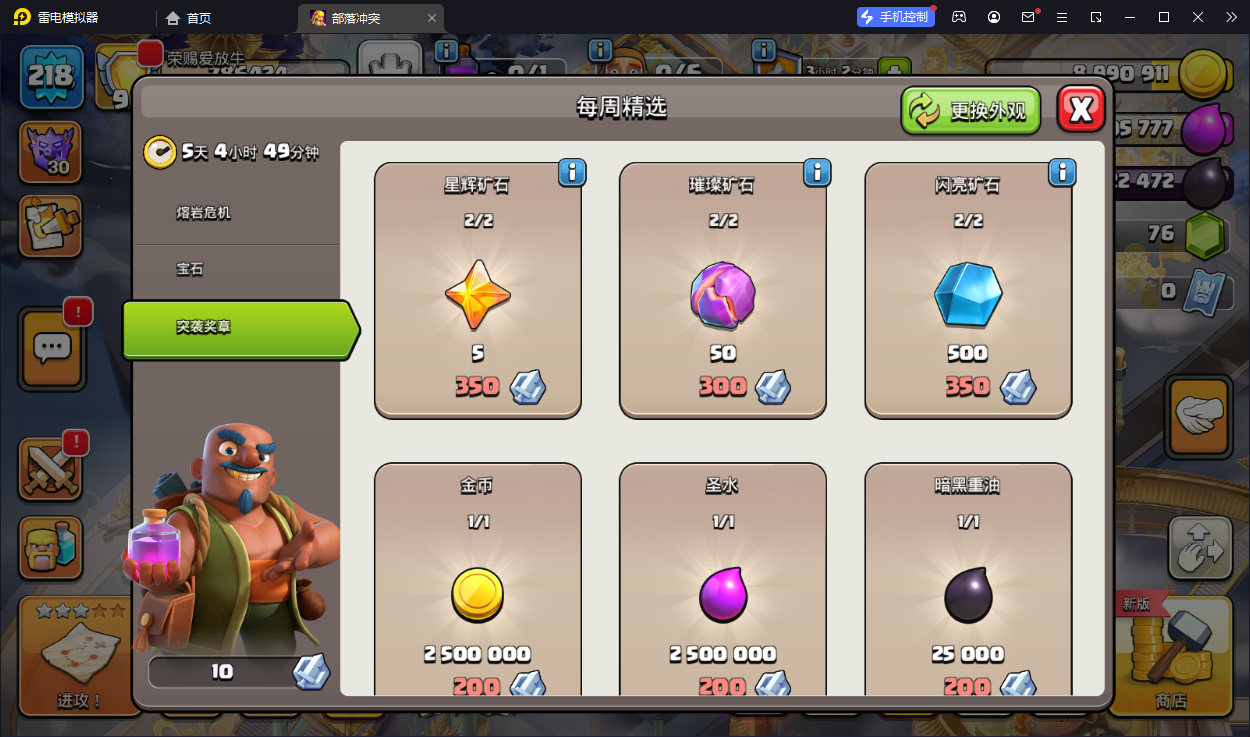Purchase the 璀璨矿石 offer
This screenshot has width=1250, height=737.
point(723,300)
